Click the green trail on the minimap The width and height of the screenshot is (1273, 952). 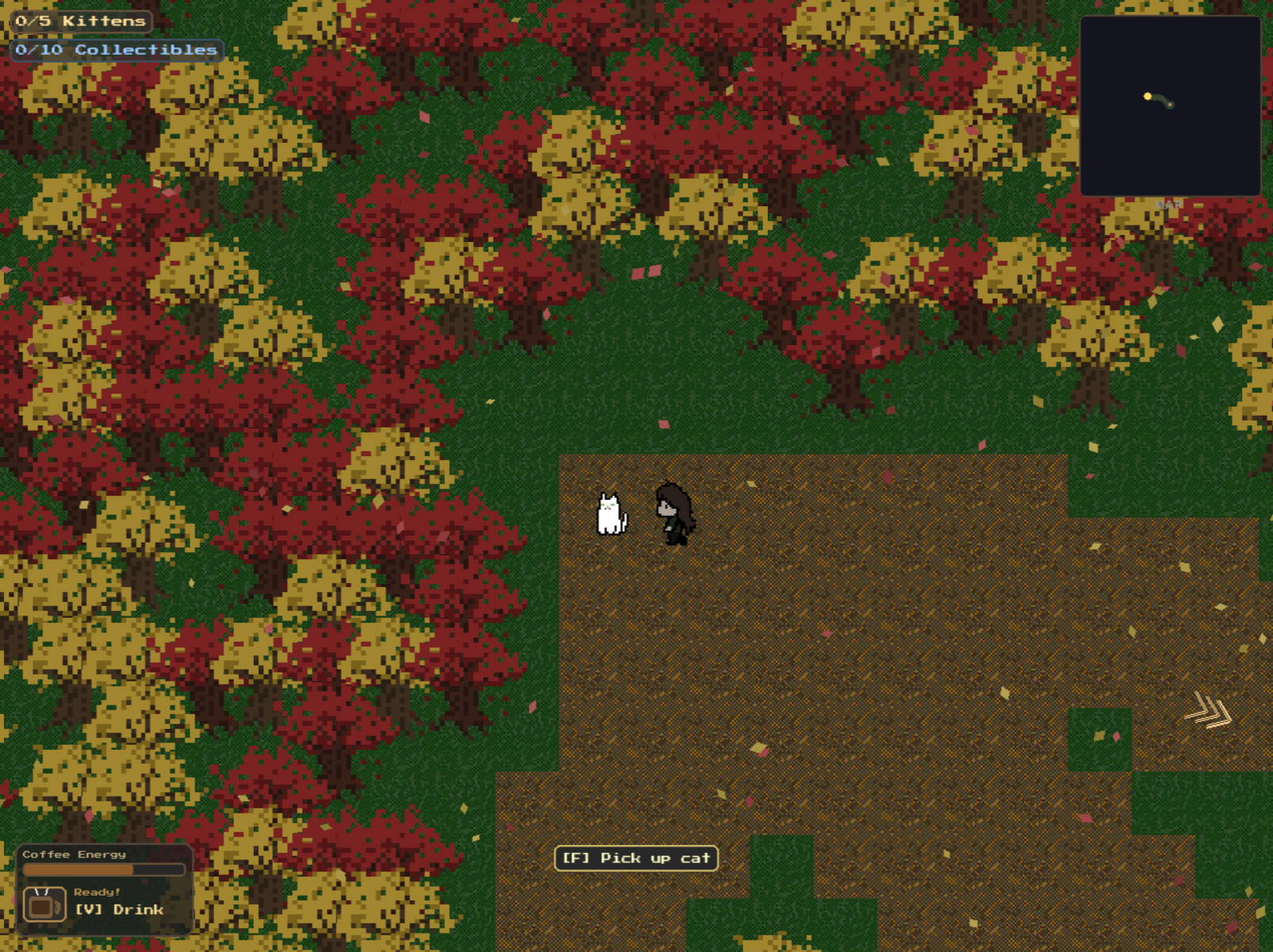1158,98
